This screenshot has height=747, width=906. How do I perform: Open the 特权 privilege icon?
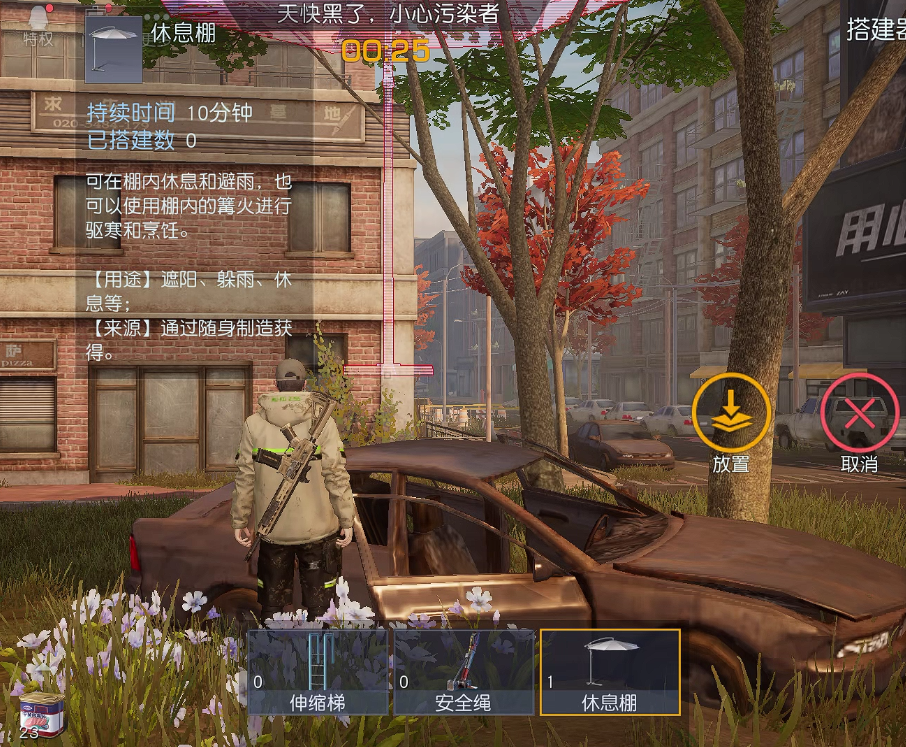coord(39,25)
